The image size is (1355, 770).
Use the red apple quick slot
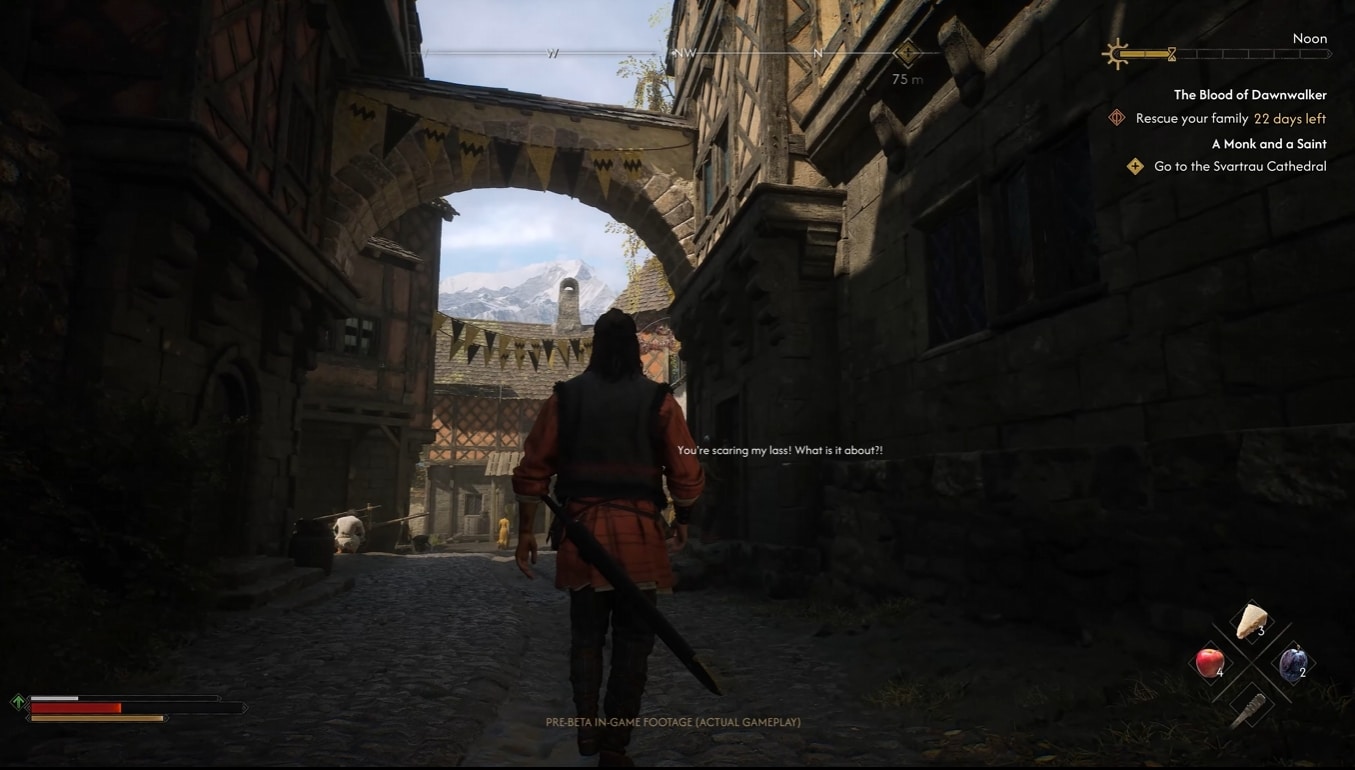(1210, 662)
